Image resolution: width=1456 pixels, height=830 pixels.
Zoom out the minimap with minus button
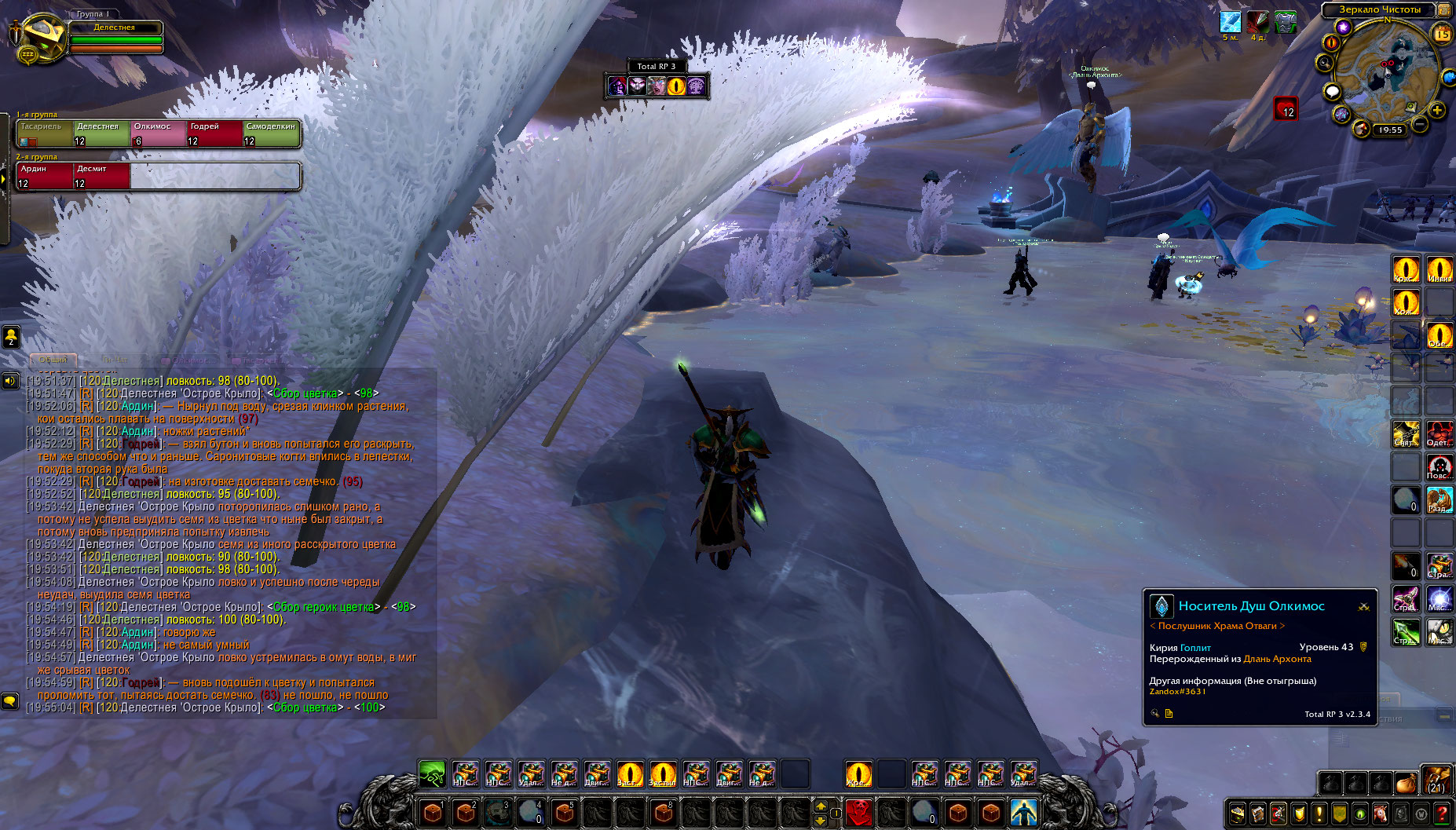[1420, 124]
